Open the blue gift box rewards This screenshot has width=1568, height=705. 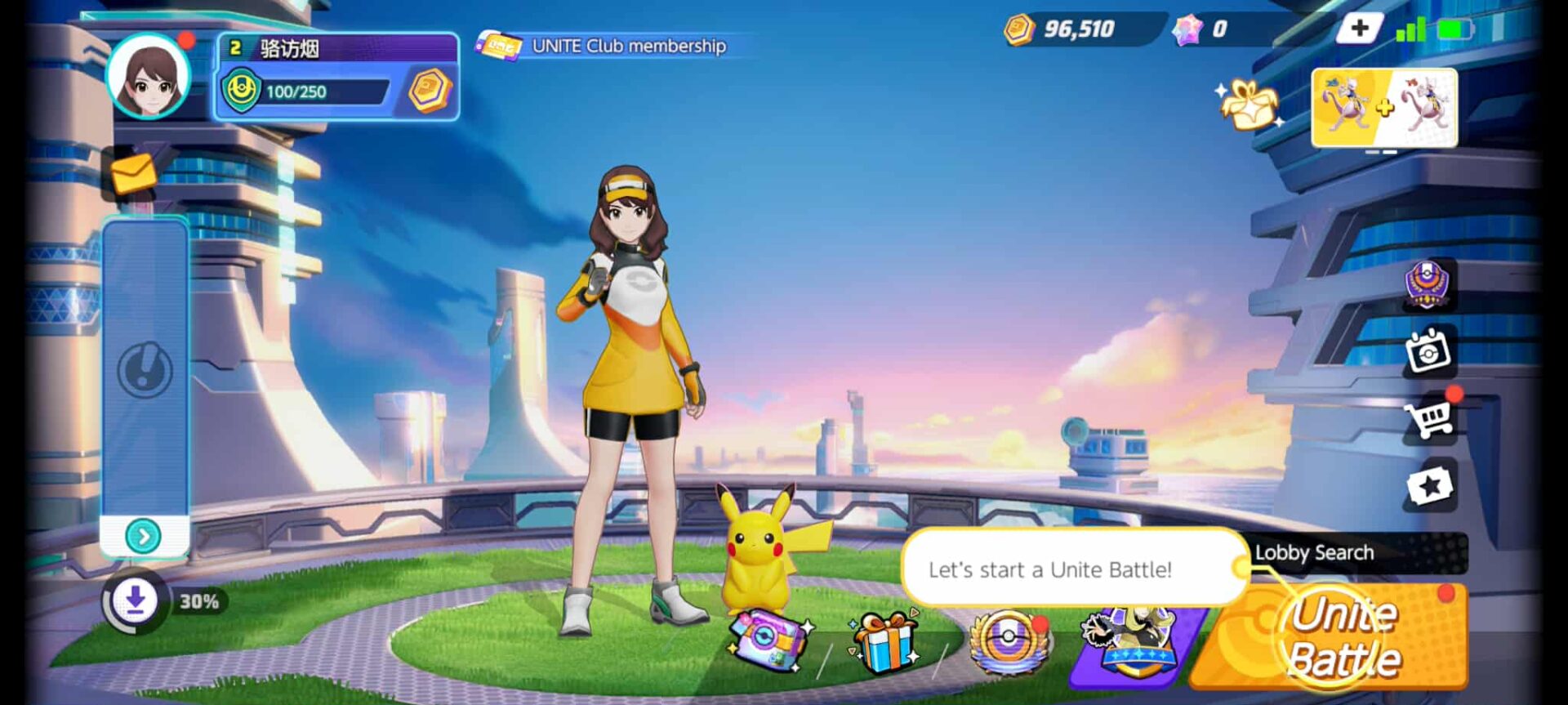(884, 641)
